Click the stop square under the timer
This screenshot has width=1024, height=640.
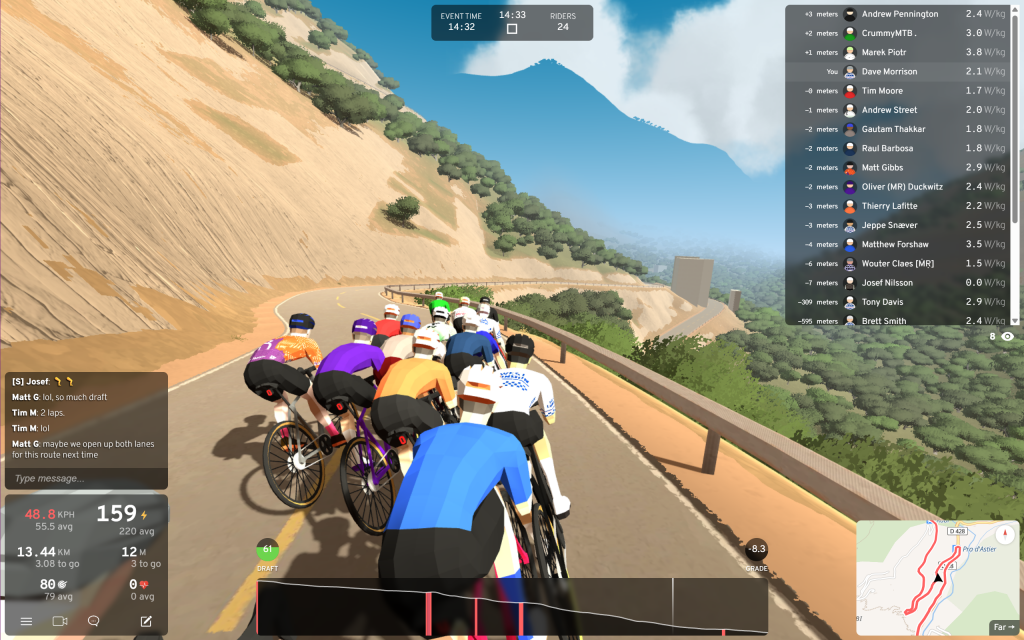coord(512,29)
